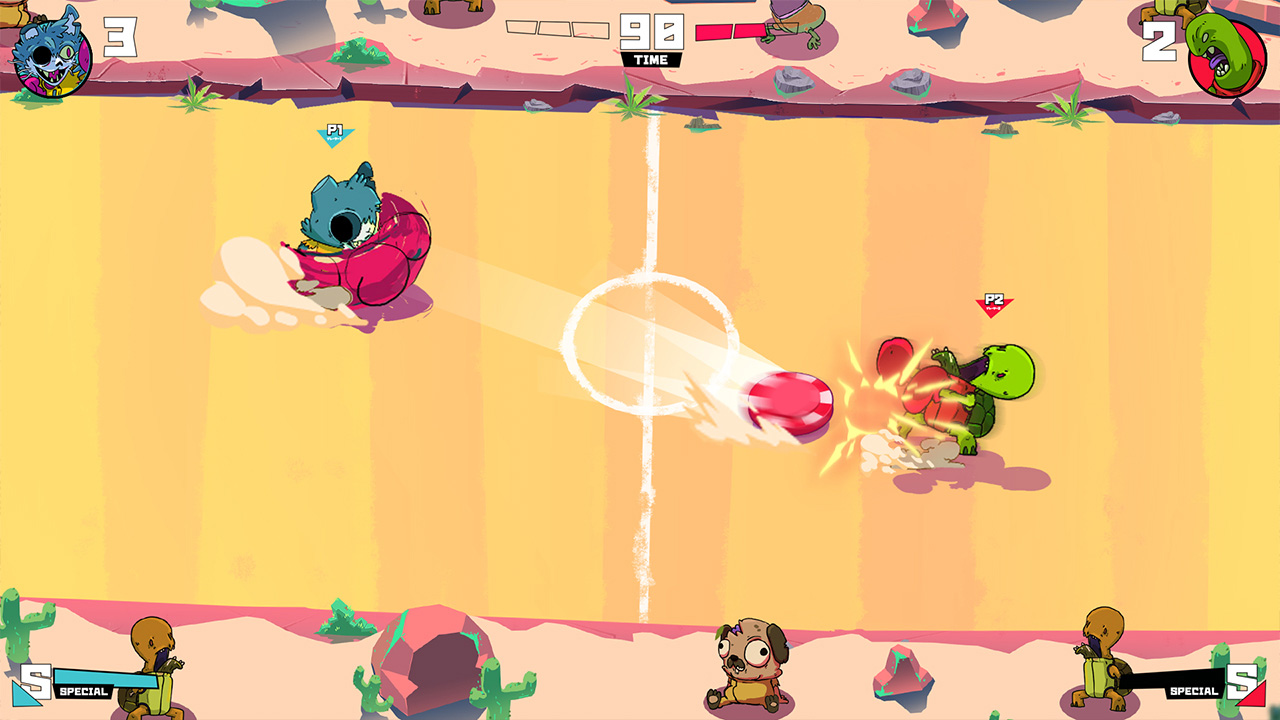Click the right SPECIAL label
1280x720 pixels.
(x=1193, y=689)
